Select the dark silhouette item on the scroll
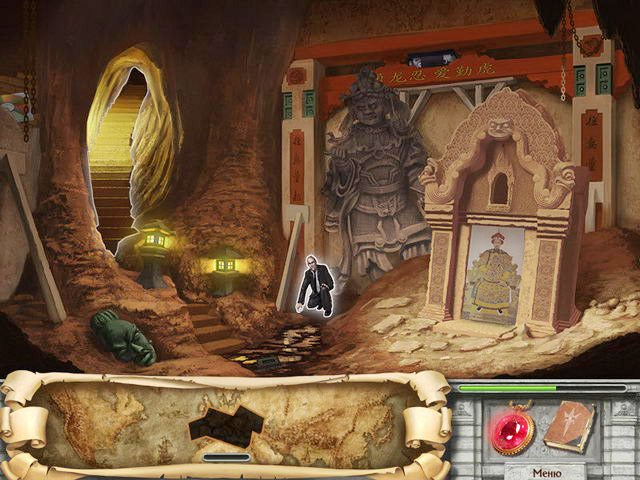Screen dimensions: 640x480 [x=225, y=425]
